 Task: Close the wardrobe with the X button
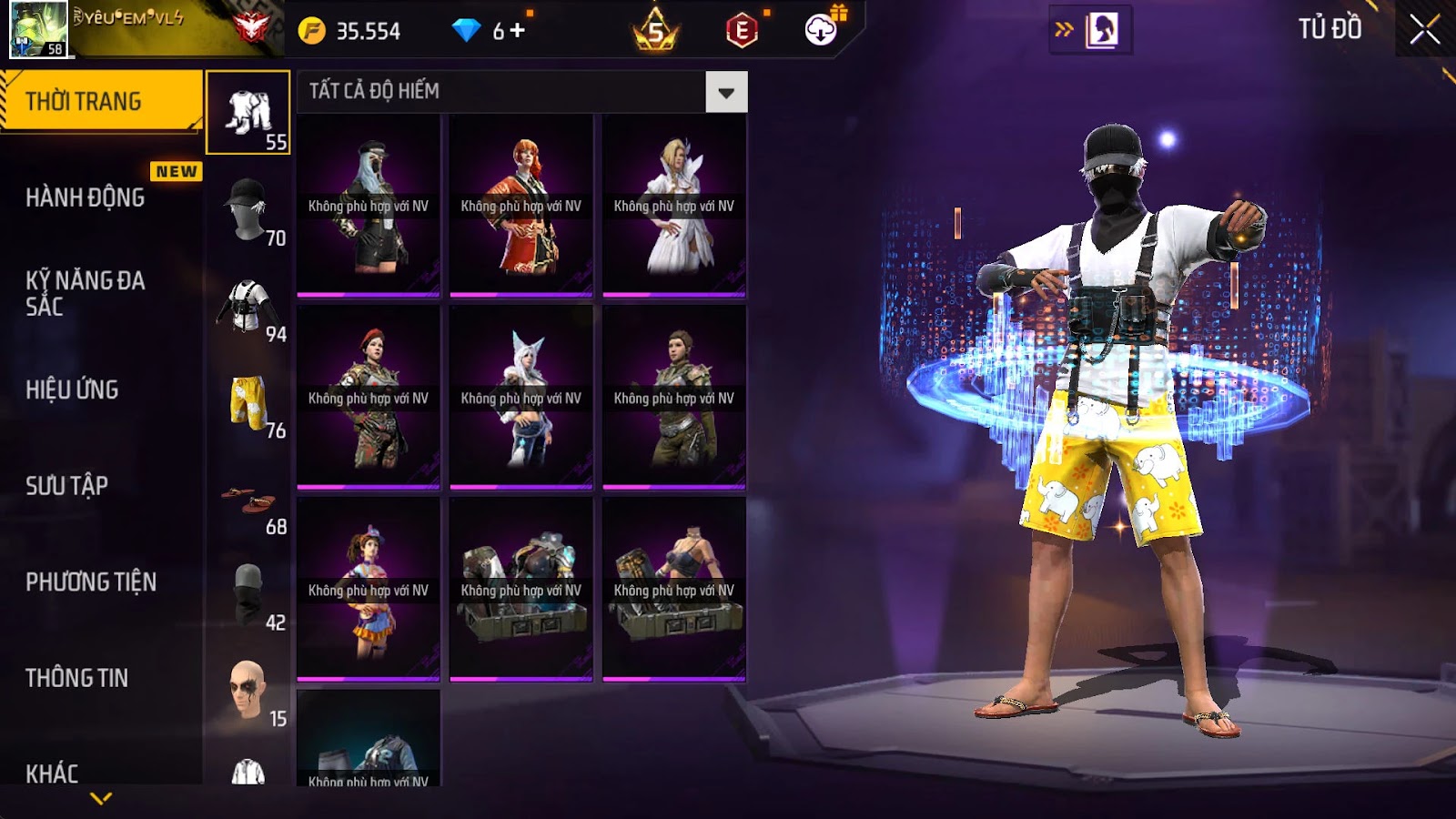pos(1424,31)
